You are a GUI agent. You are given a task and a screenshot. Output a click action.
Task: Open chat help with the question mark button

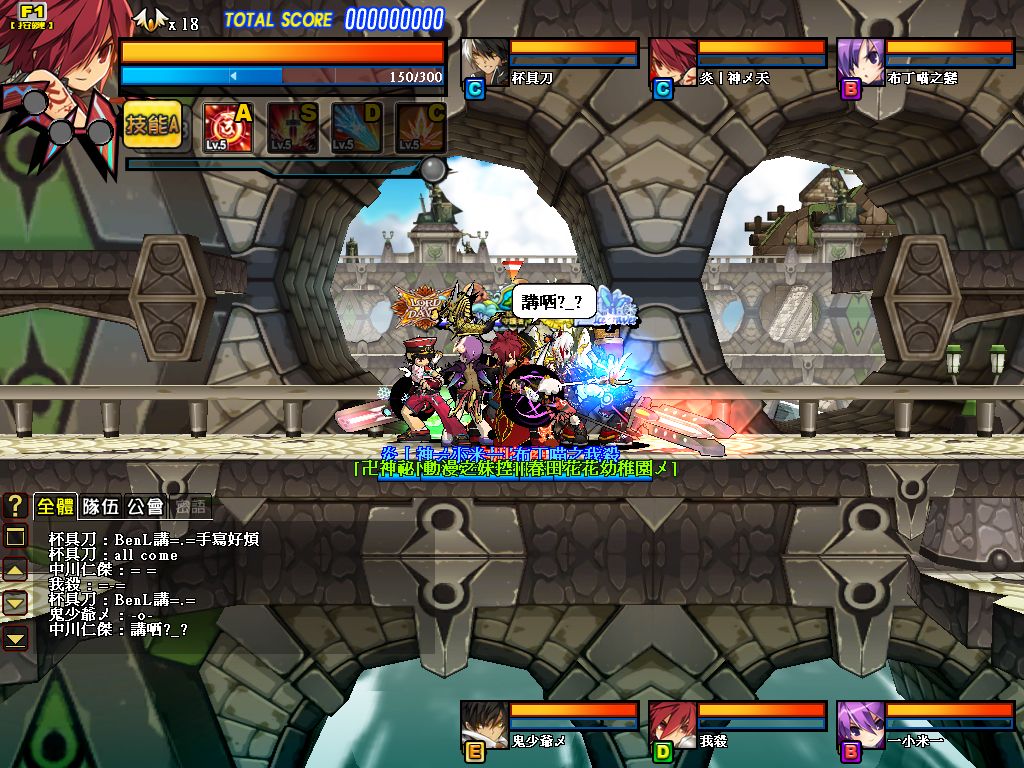[x=15, y=505]
